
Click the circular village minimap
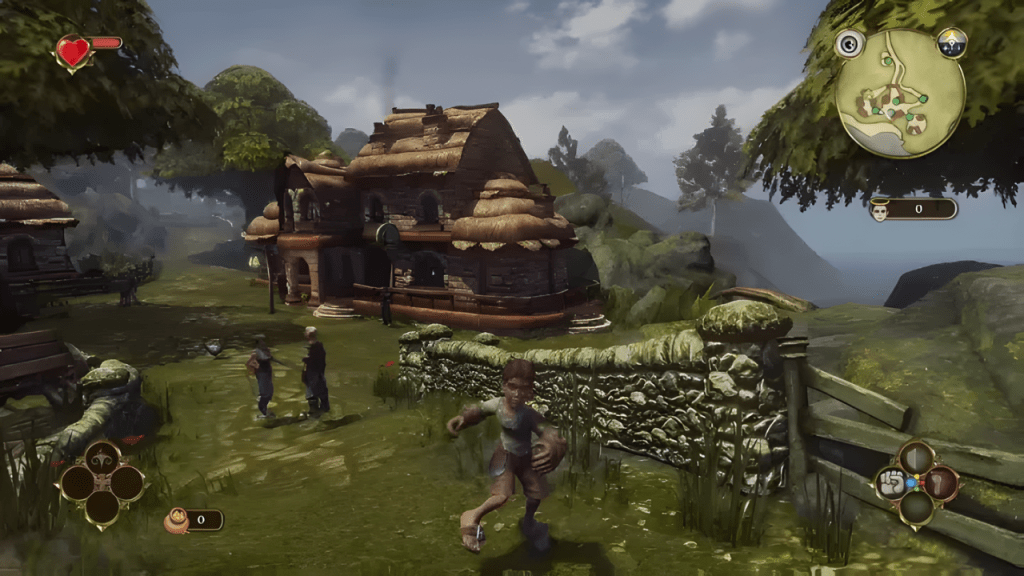(x=900, y=93)
